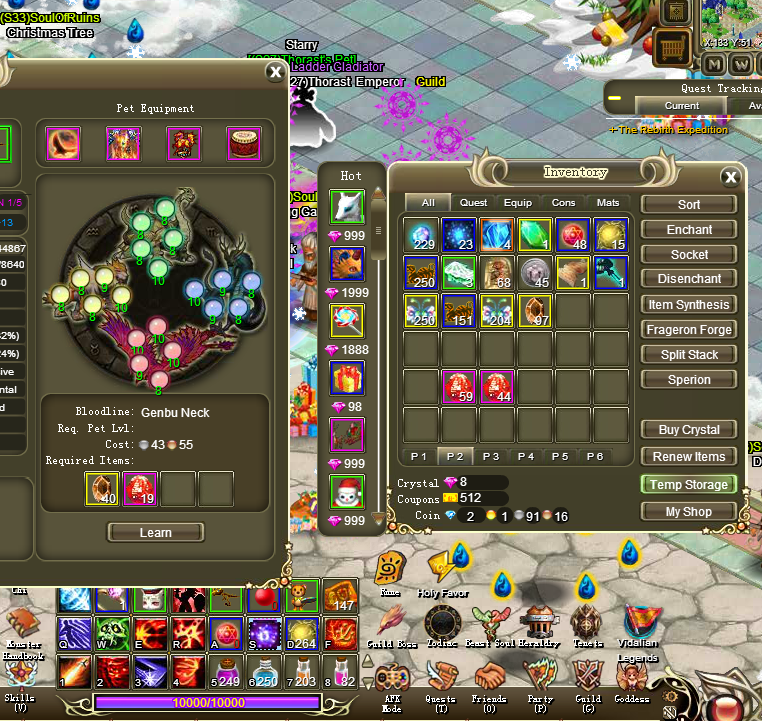Show the Mats inventory tab

(608, 203)
